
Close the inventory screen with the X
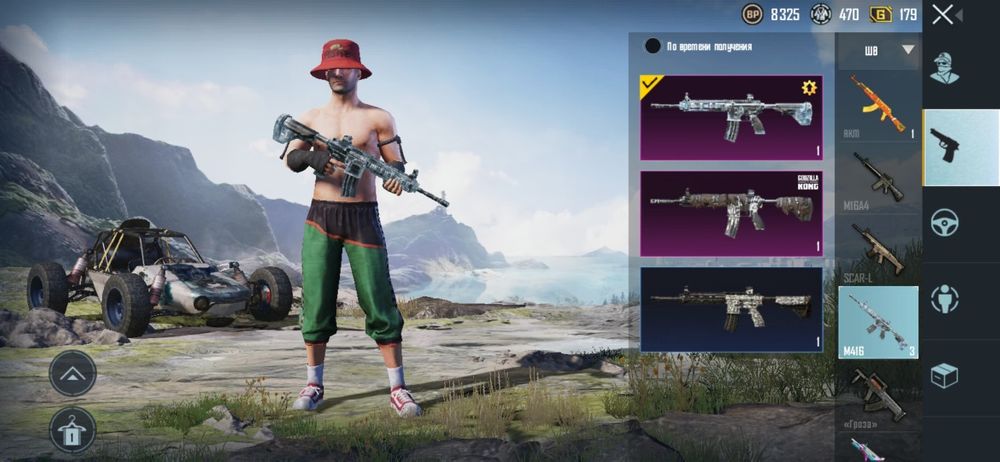942,15
